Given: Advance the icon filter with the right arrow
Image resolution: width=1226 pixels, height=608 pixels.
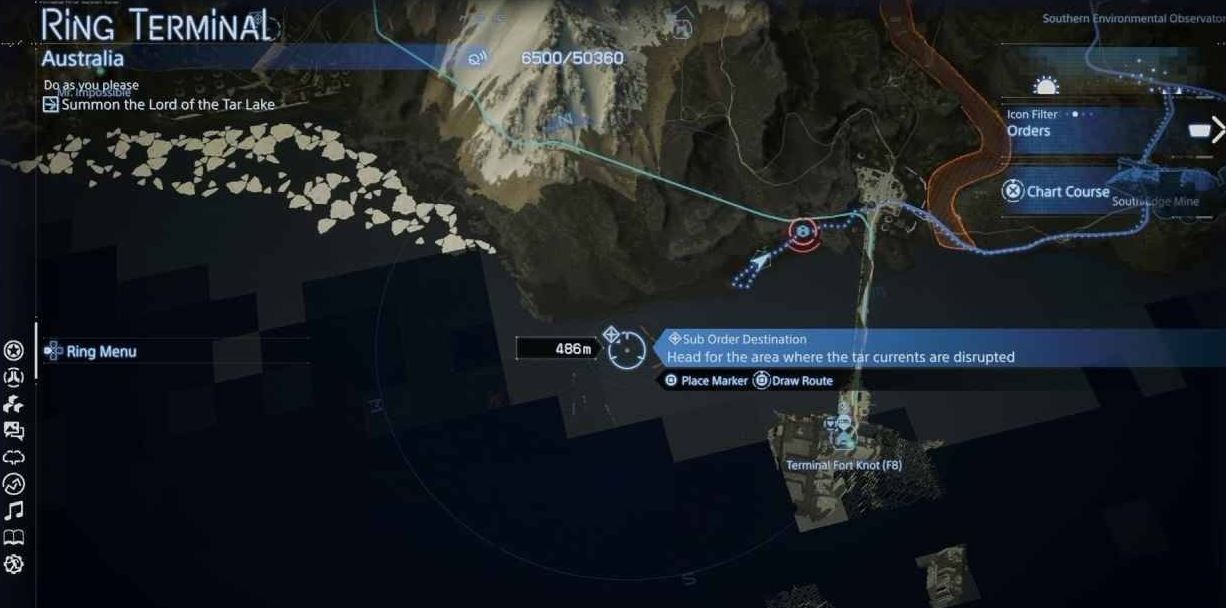Looking at the screenshot, I should pos(1217,129).
